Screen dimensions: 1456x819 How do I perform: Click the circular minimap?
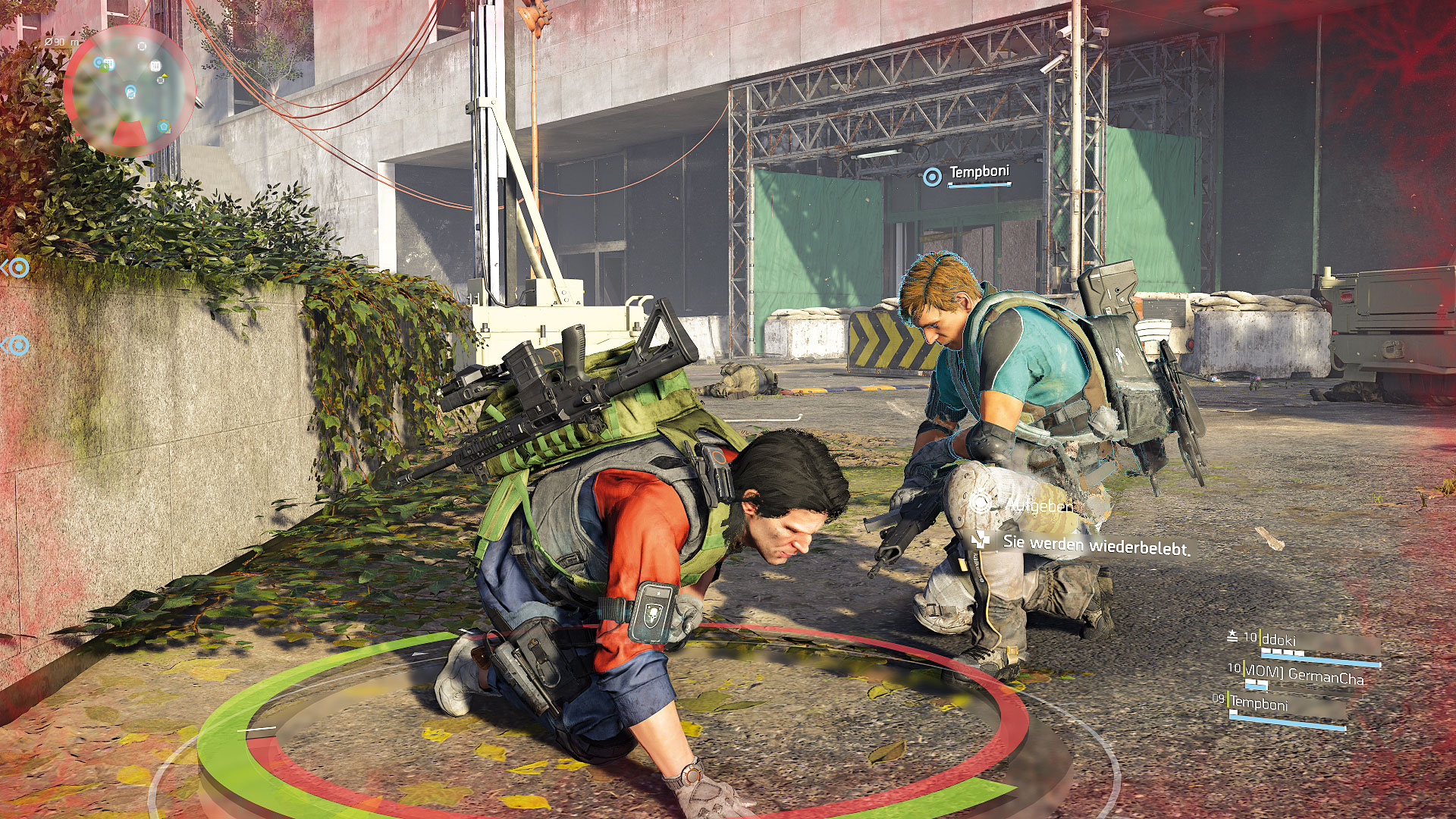point(129,91)
